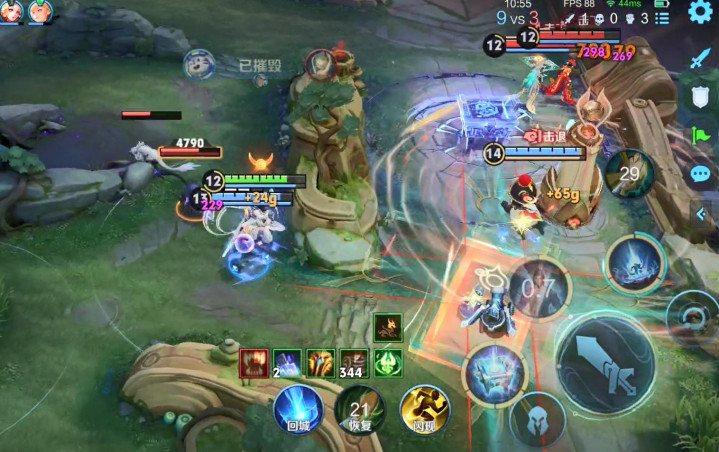
Task: Select the green emblem item slot
Action: (x=388, y=362)
